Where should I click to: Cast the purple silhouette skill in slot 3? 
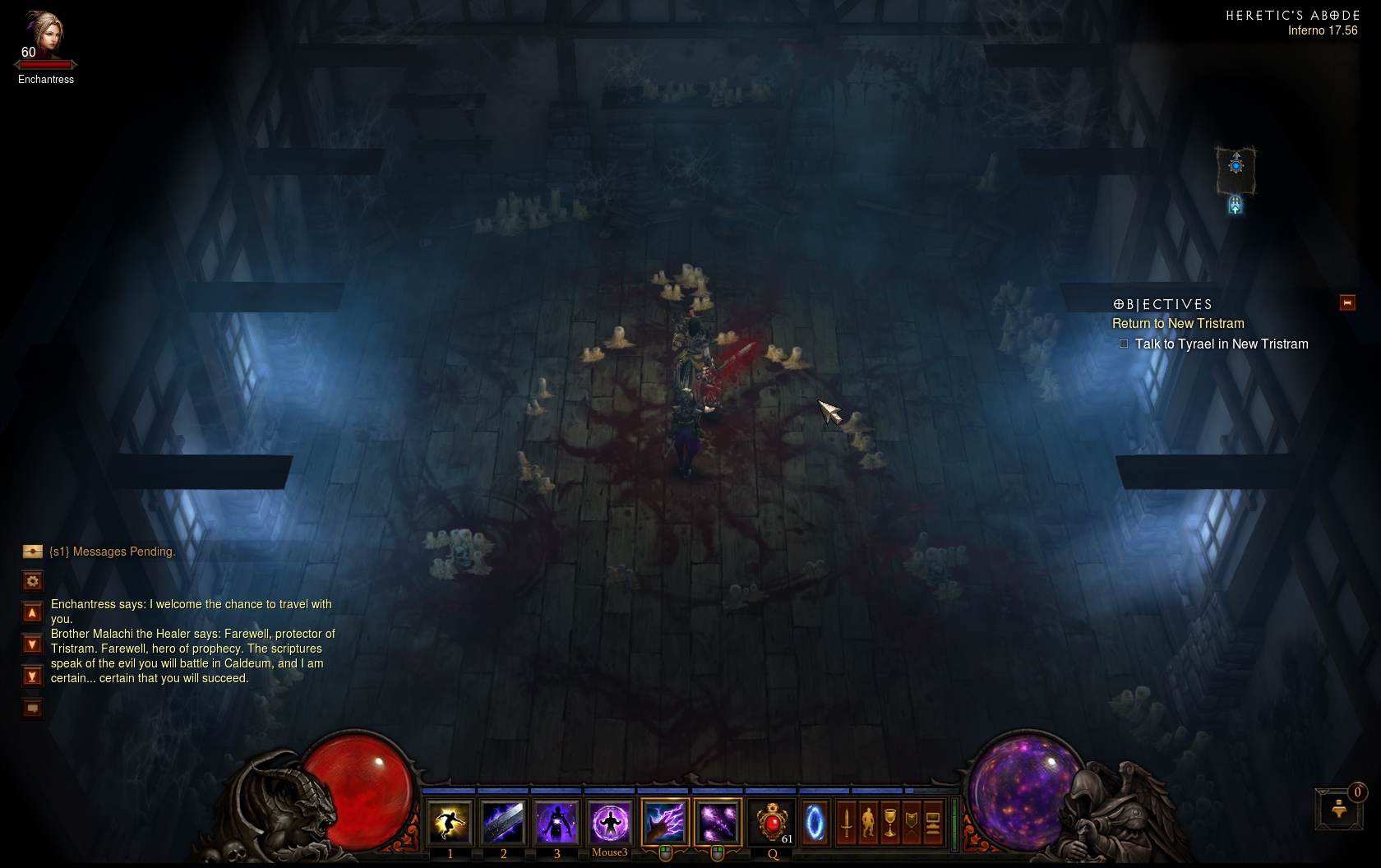557,822
